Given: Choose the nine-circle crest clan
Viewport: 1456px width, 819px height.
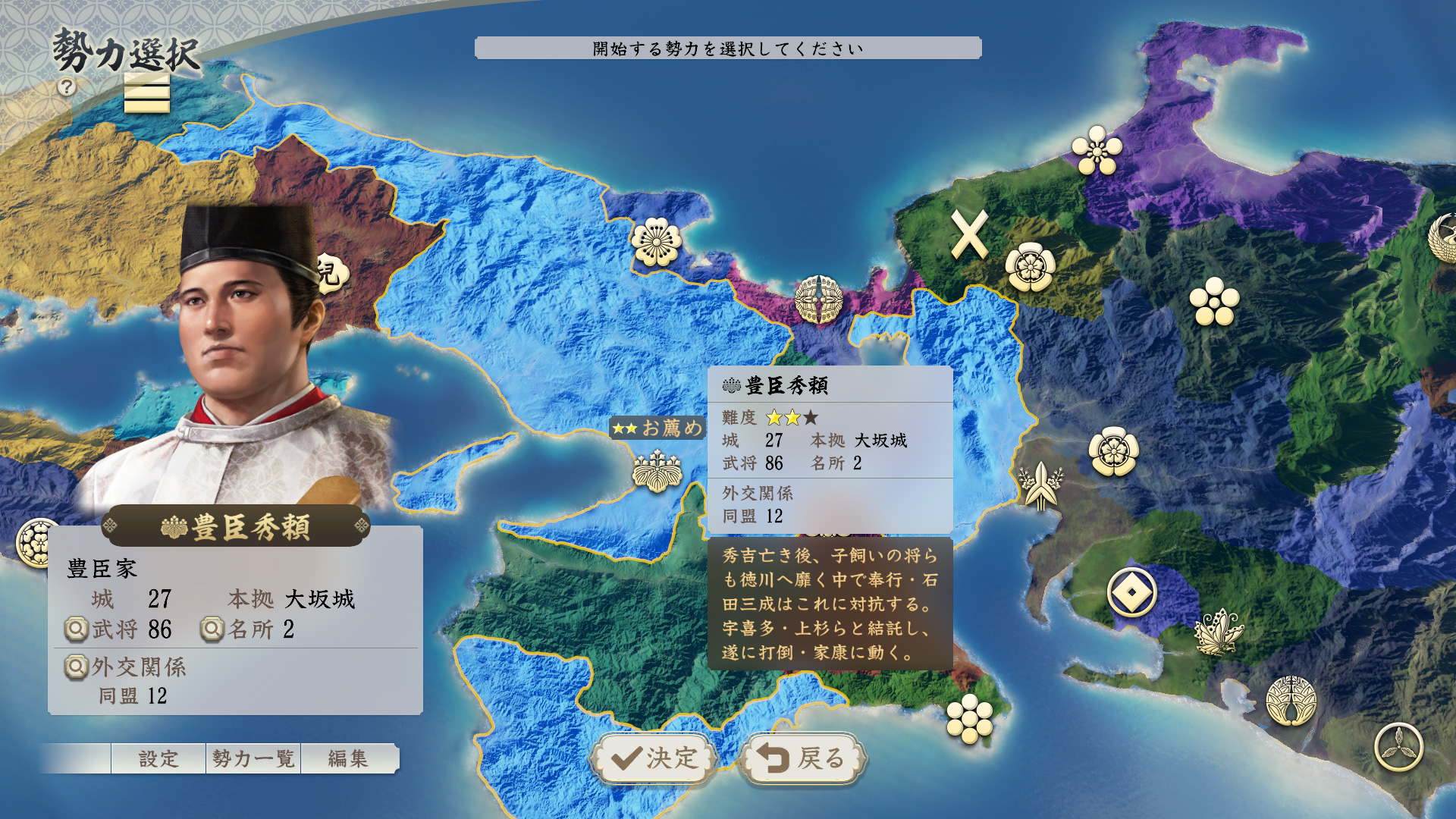Looking at the screenshot, I should pyautogui.click(x=970, y=719).
